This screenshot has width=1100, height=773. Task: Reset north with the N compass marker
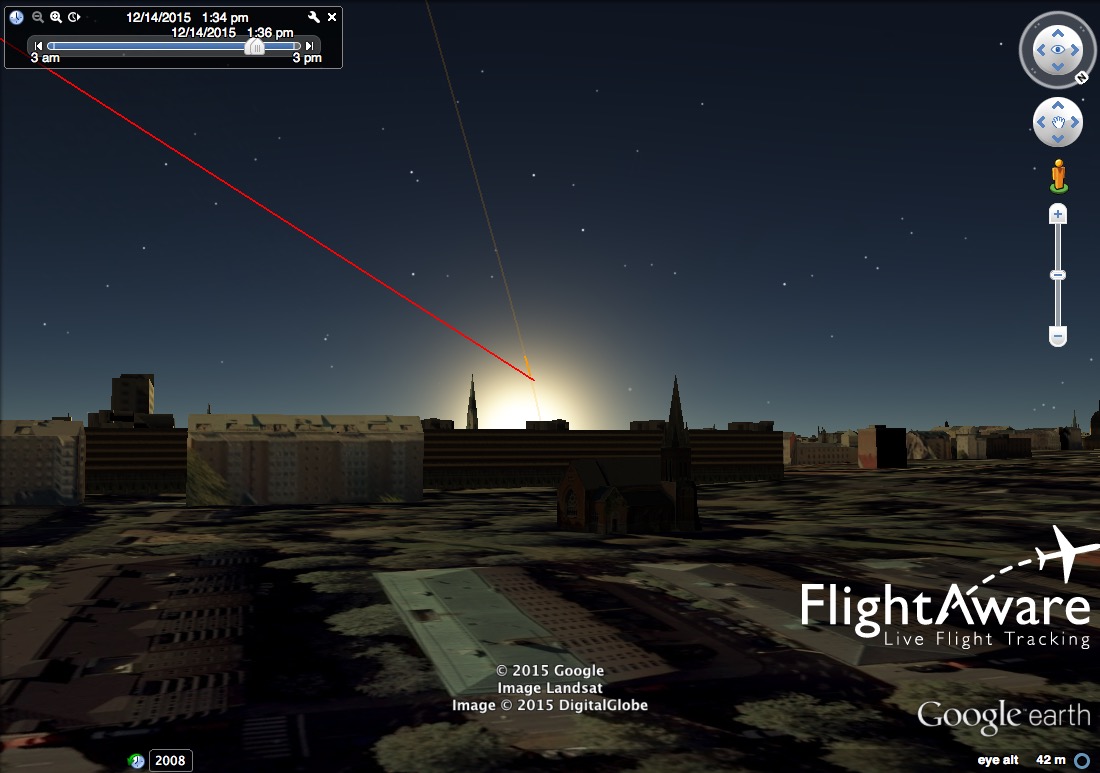point(1081,77)
